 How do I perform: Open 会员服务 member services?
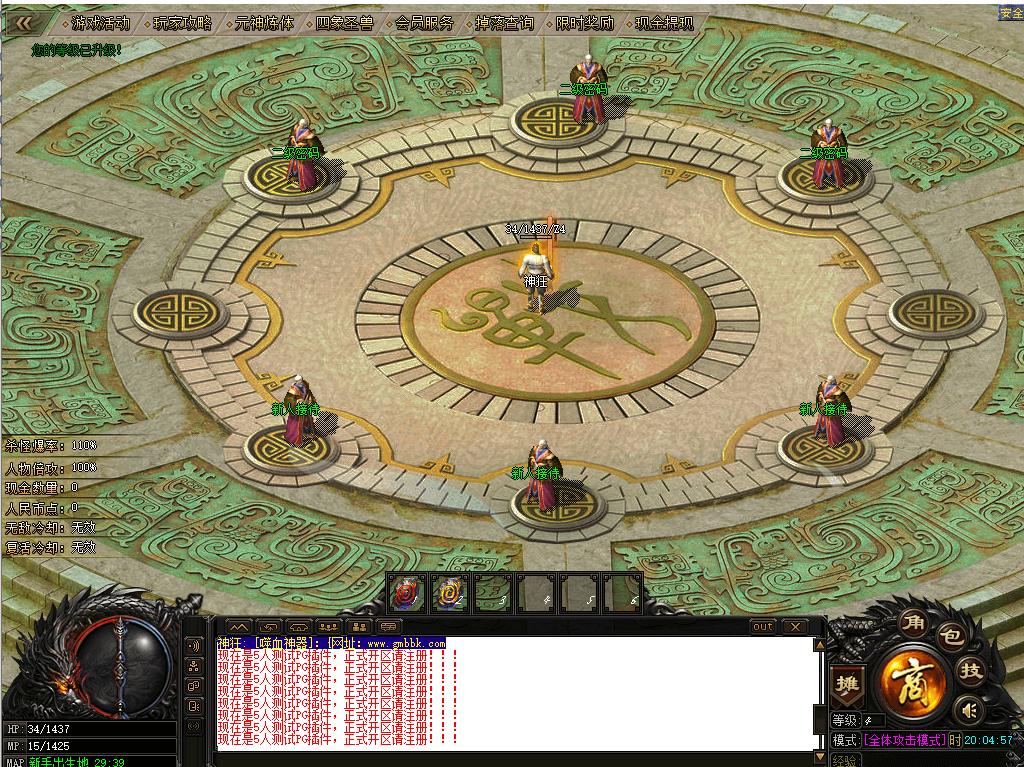(424, 23)
